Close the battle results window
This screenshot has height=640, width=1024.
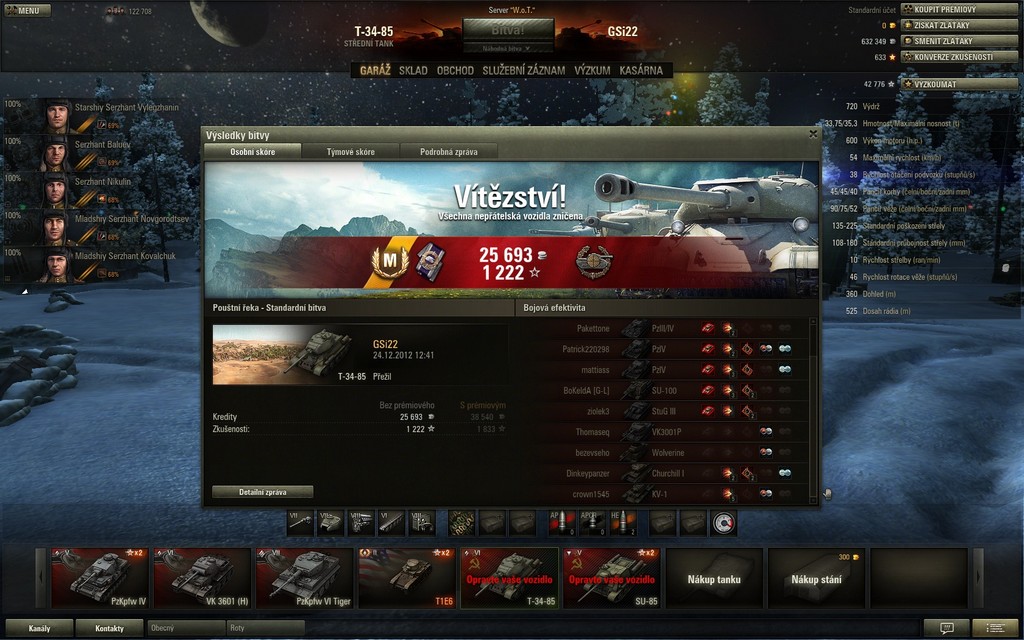(x=812, y=134)
